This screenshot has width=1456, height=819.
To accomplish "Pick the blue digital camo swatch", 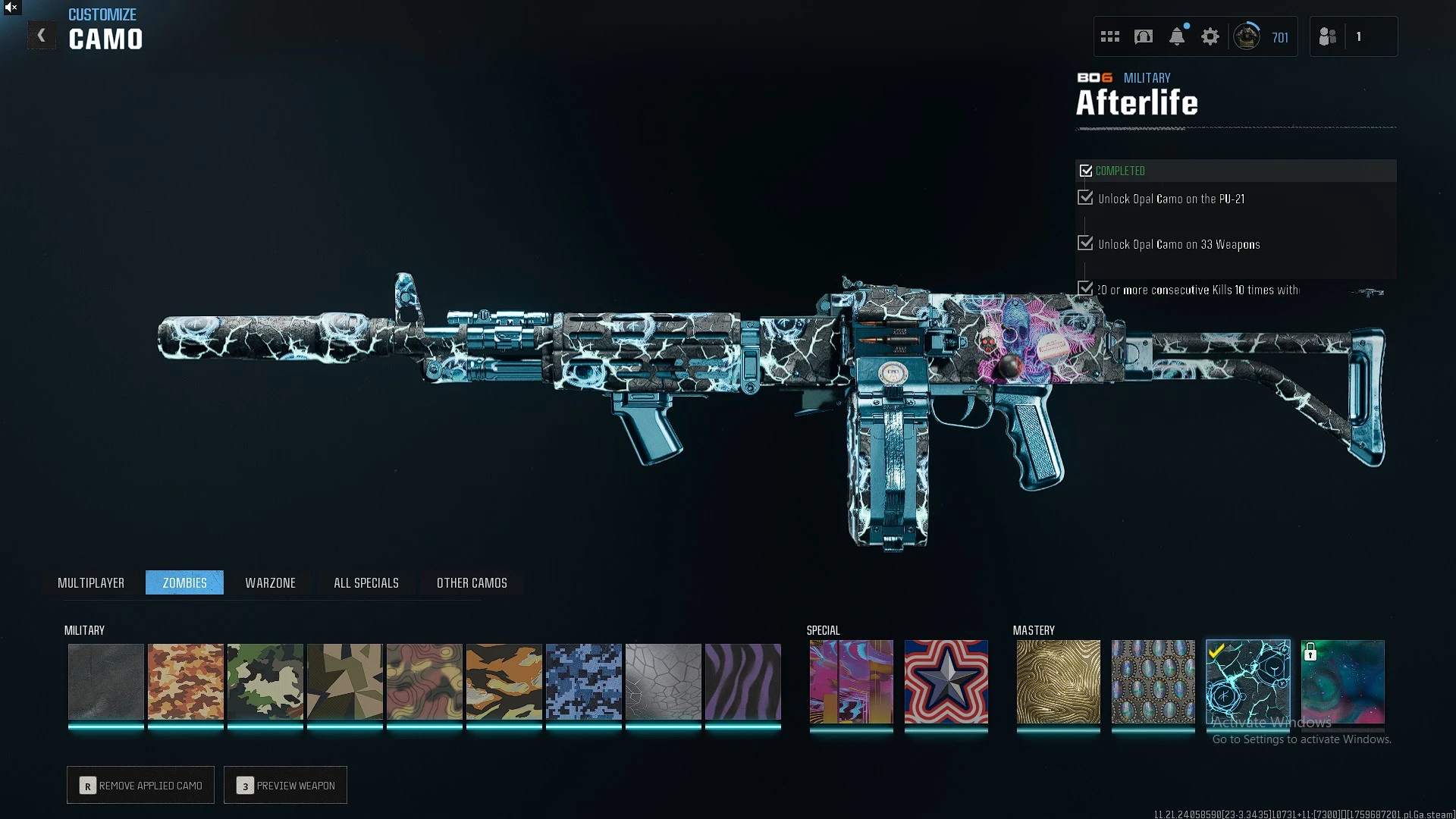I will [584, 682].
